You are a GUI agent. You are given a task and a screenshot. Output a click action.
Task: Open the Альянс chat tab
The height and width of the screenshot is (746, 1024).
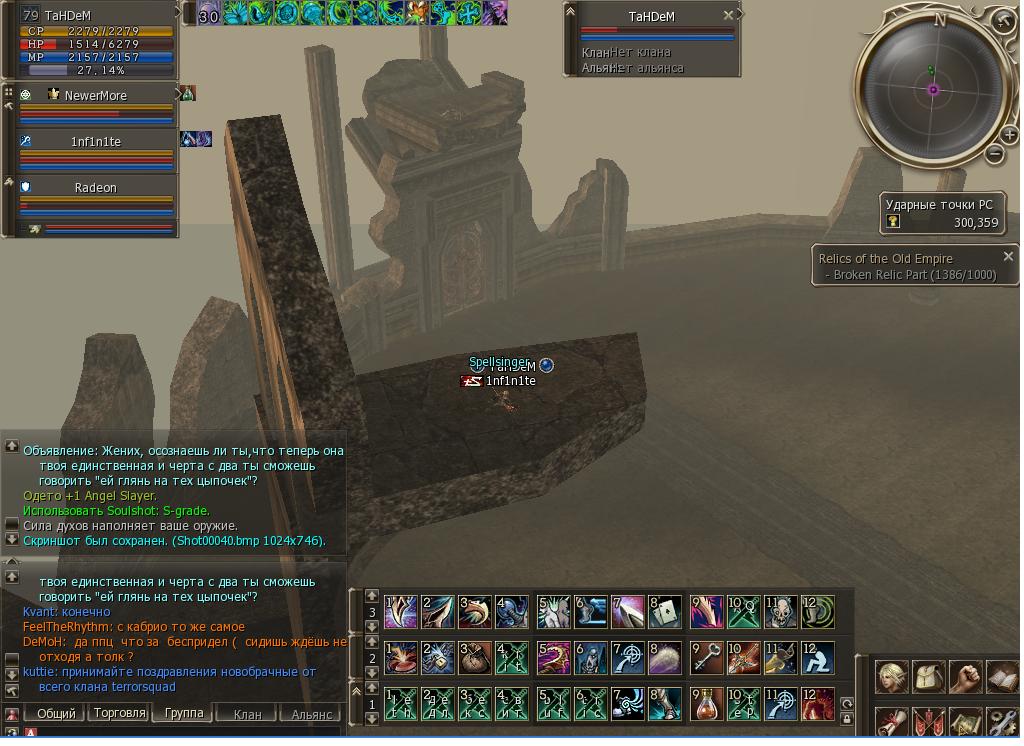[x=311, y=714]
